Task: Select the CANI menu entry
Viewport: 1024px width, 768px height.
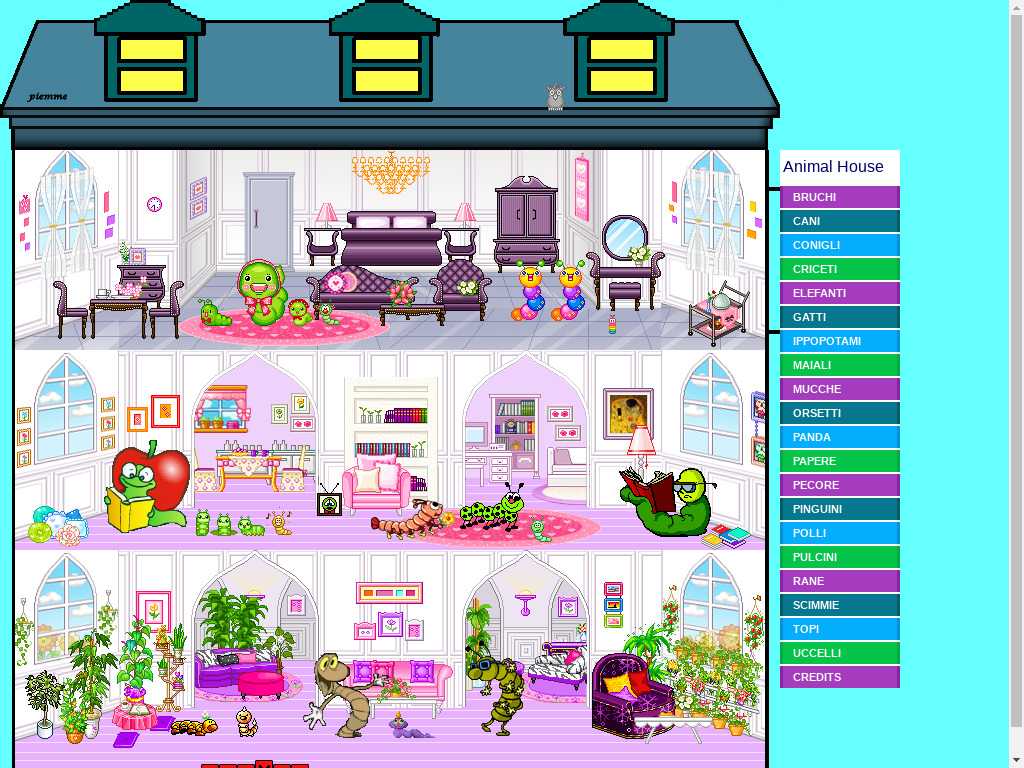Action: [839, 221]
